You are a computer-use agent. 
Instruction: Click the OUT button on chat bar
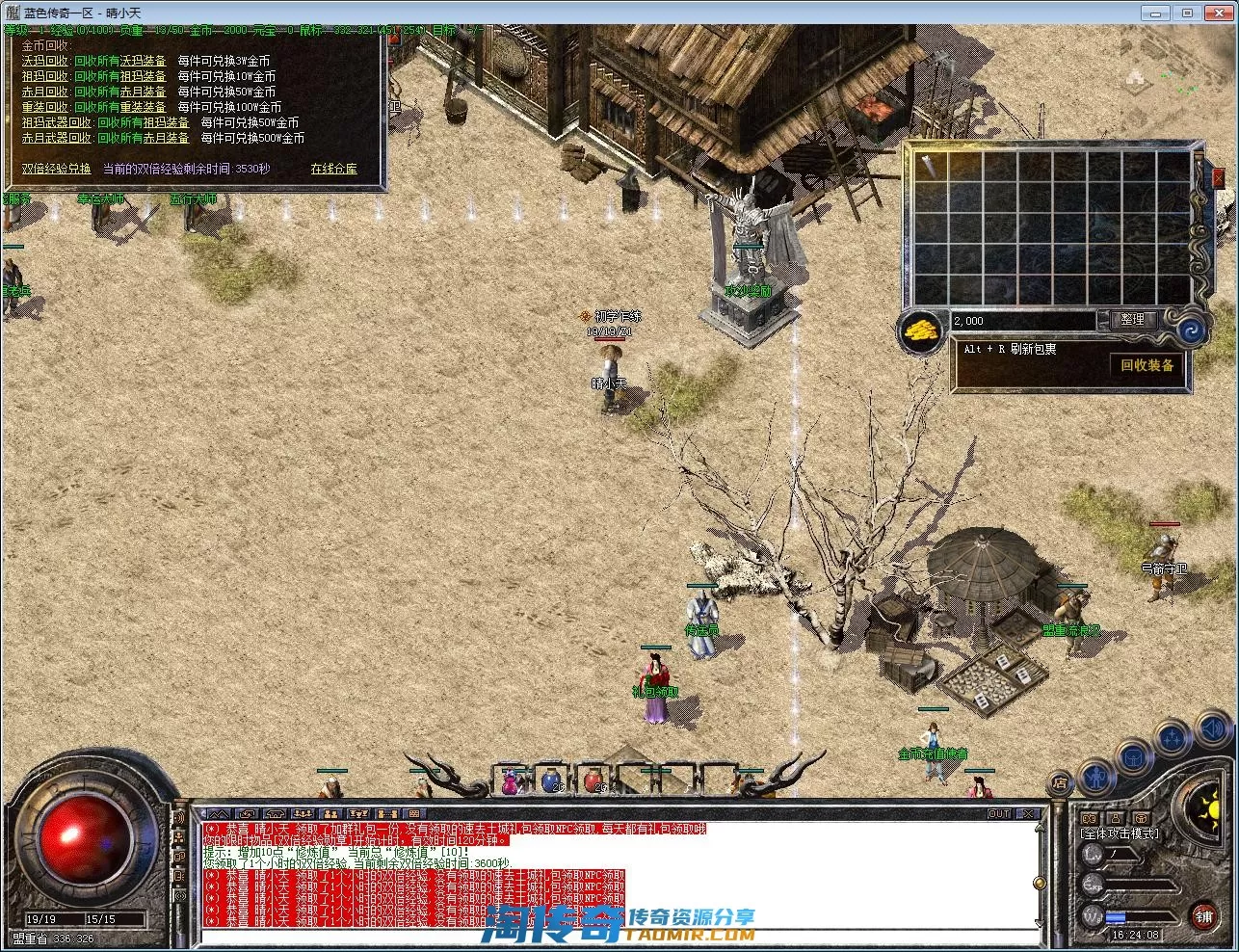[x=1000, y=814]
